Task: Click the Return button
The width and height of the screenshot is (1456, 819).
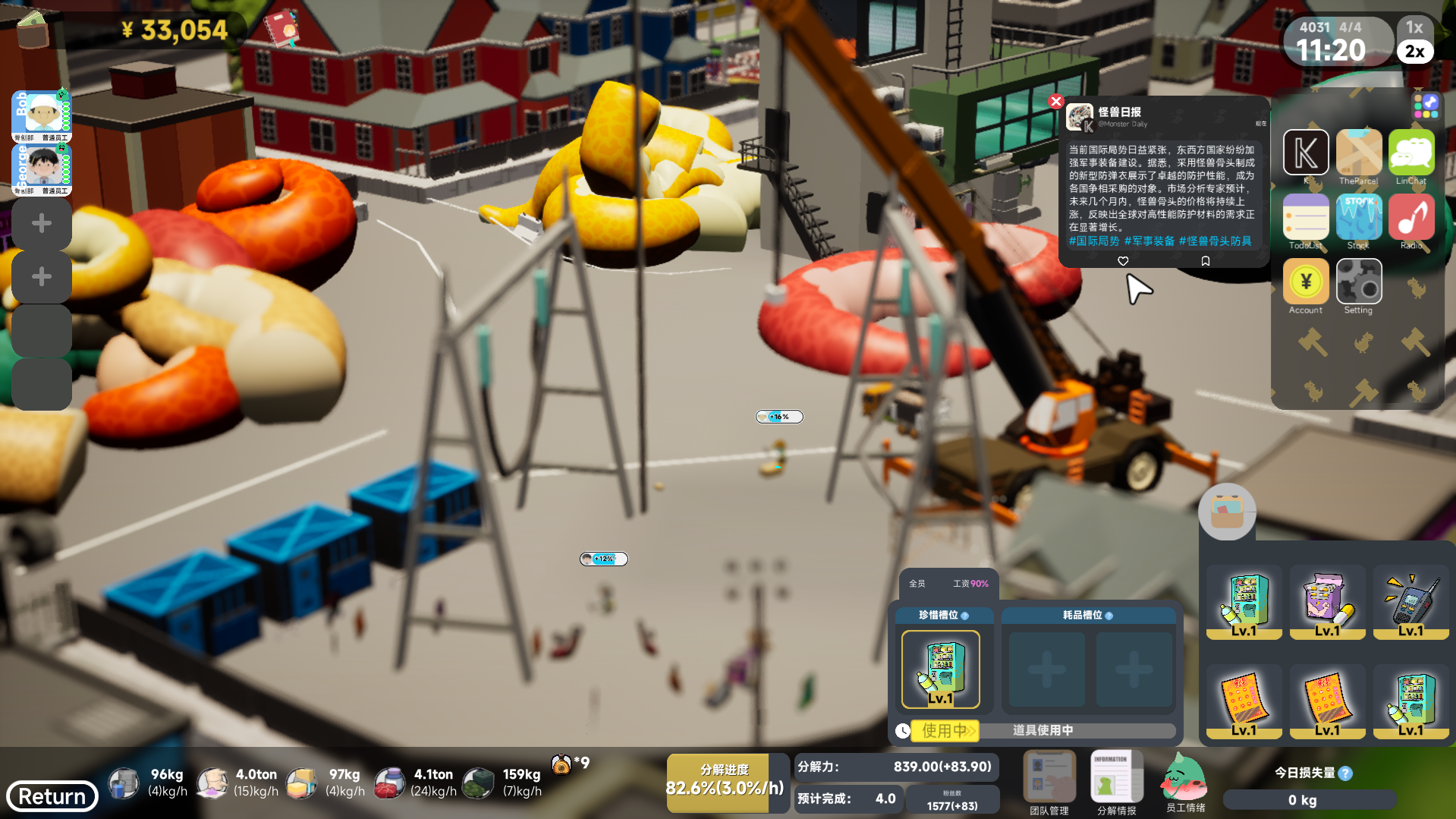Action: (52, 796)
